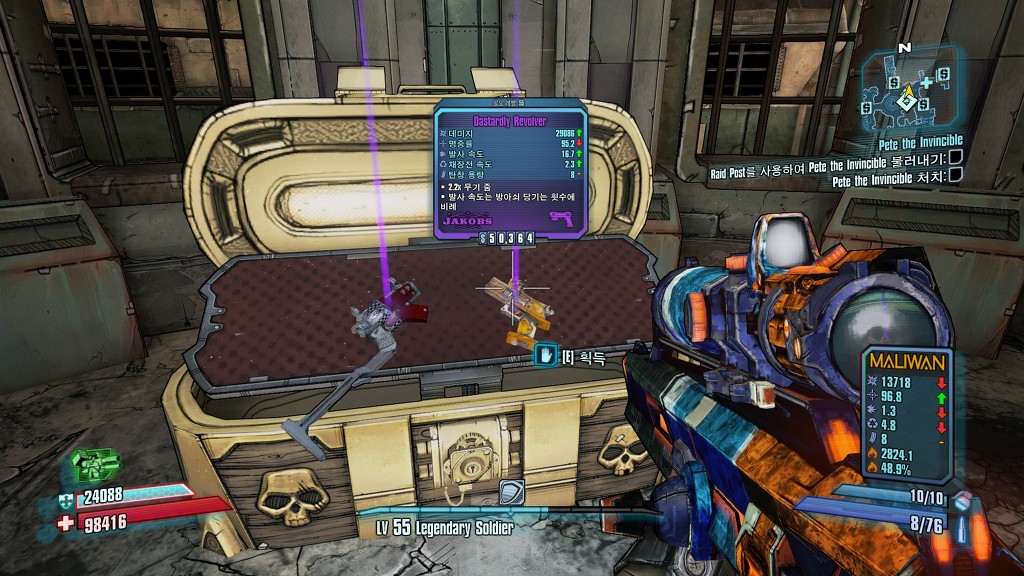Image resolution: width=1024 pixels, height=576 pixels.
Task: Activate the action skill icon above the XP bar
Action: 513,492
